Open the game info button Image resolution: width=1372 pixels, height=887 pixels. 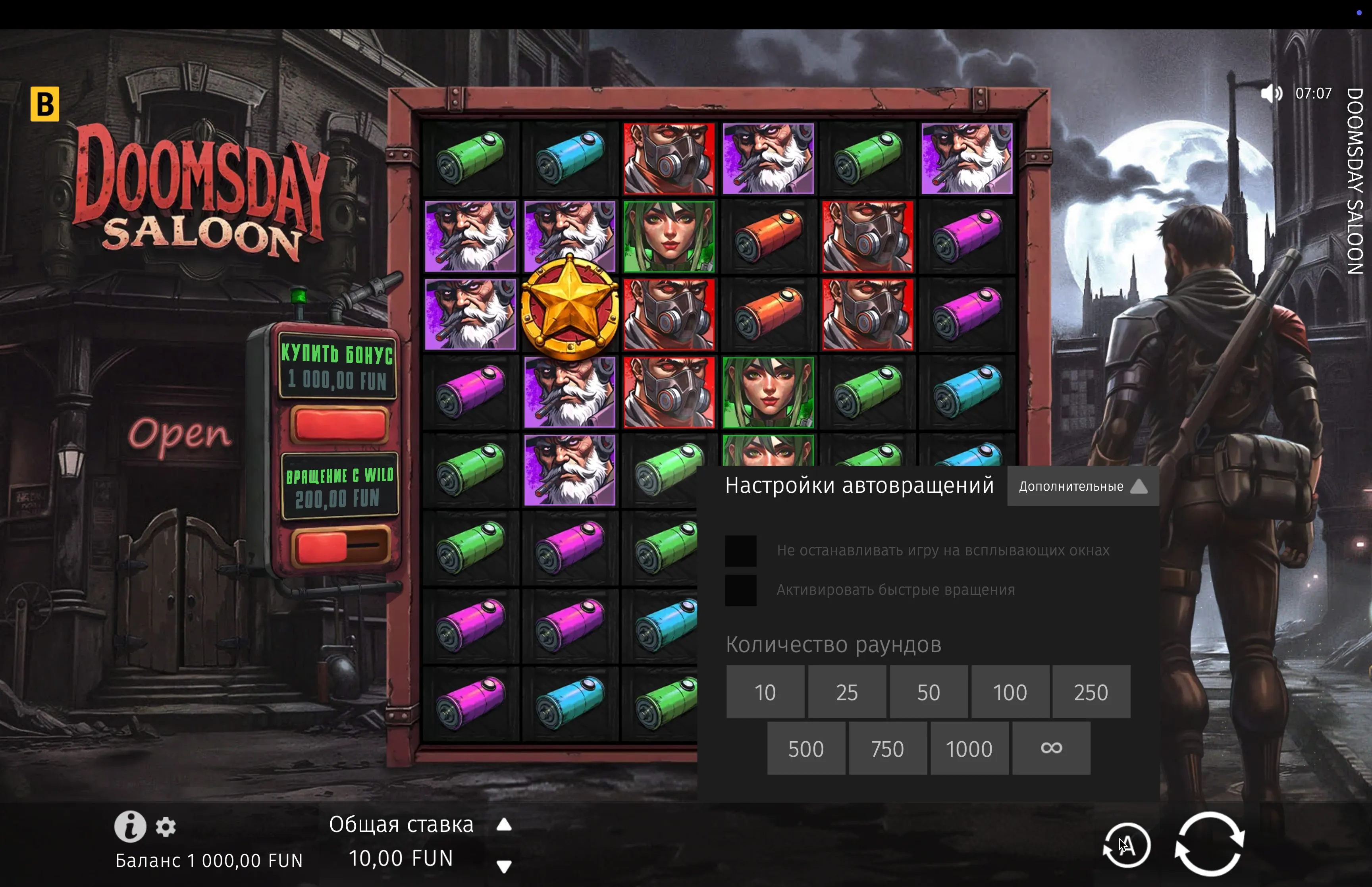[130, 827]
